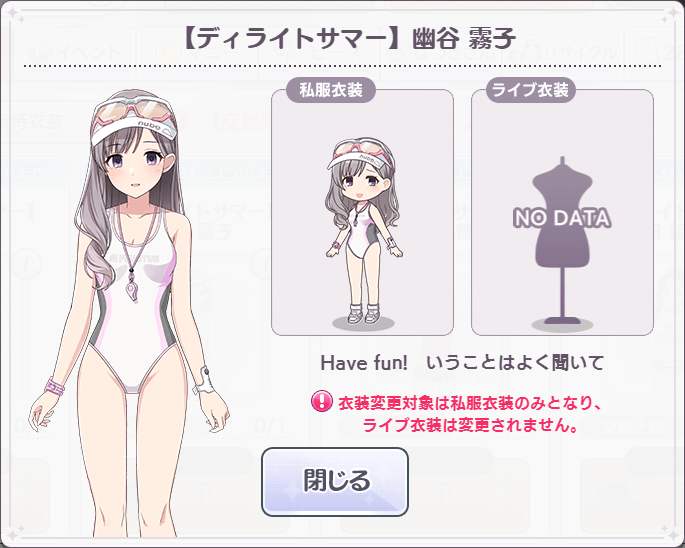Close the outfit dialog with 閉じる
Screen dimensions: 685x548
pyautogui.click(x=335, y=481)
